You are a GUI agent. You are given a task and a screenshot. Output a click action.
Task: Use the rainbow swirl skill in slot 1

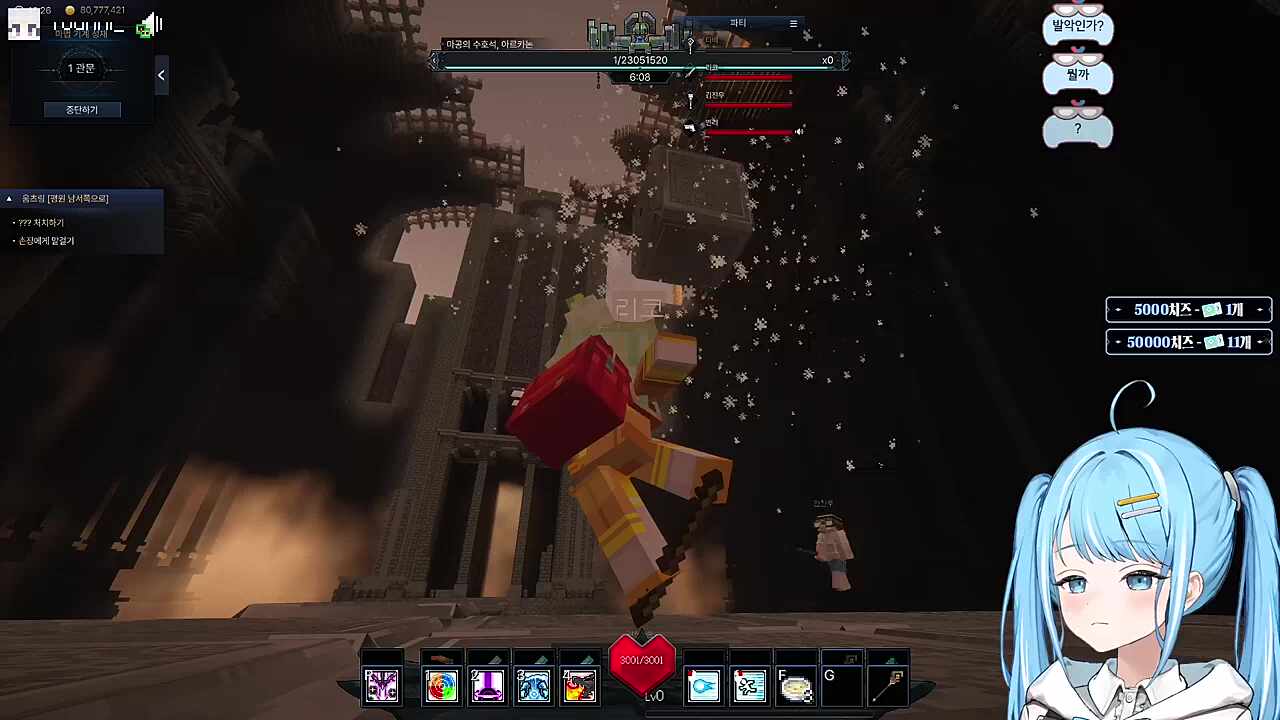[441, 685]
